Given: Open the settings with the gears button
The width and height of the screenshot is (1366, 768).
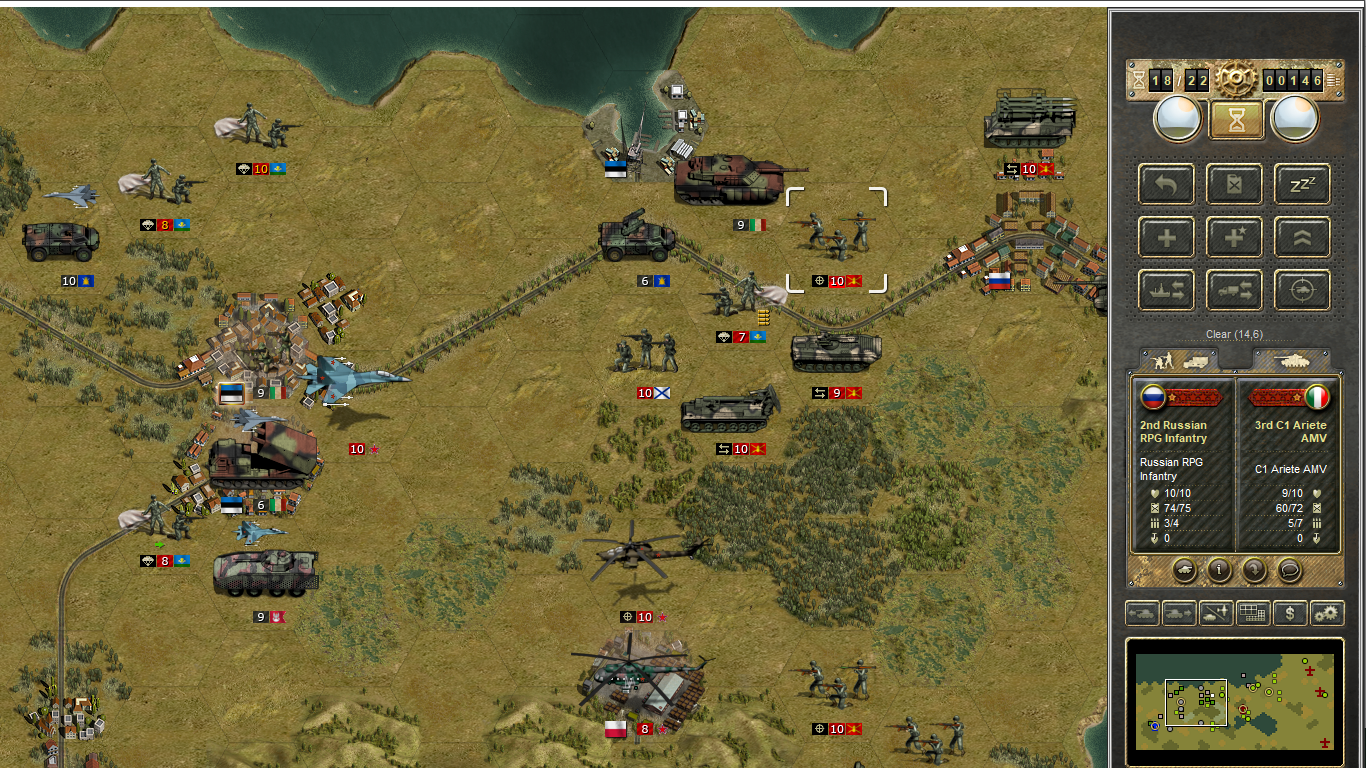Looking at the screenshot, I should pyautogui.click(x=1327, y=613).
